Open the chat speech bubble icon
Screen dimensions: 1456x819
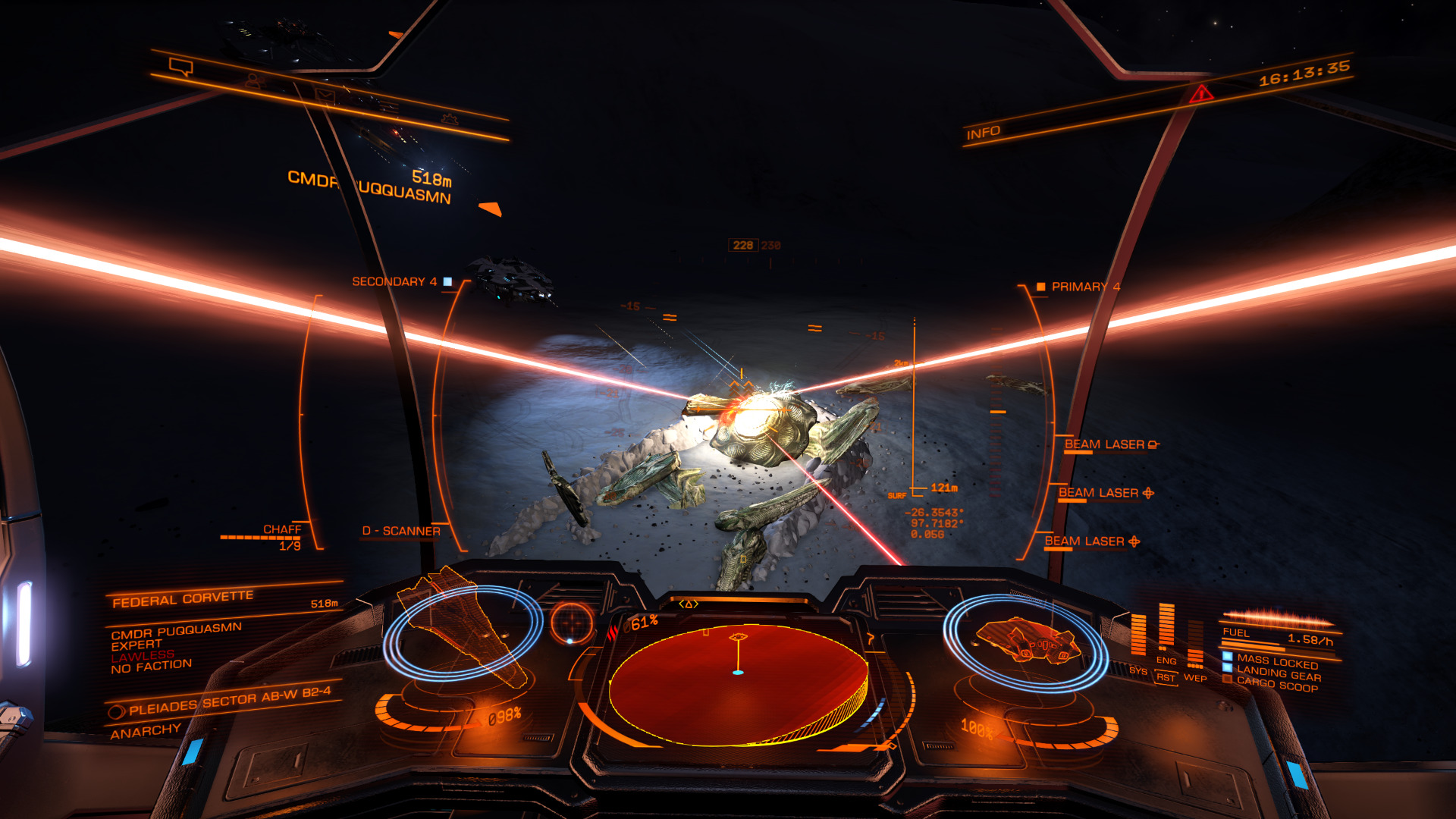point(181,67)
